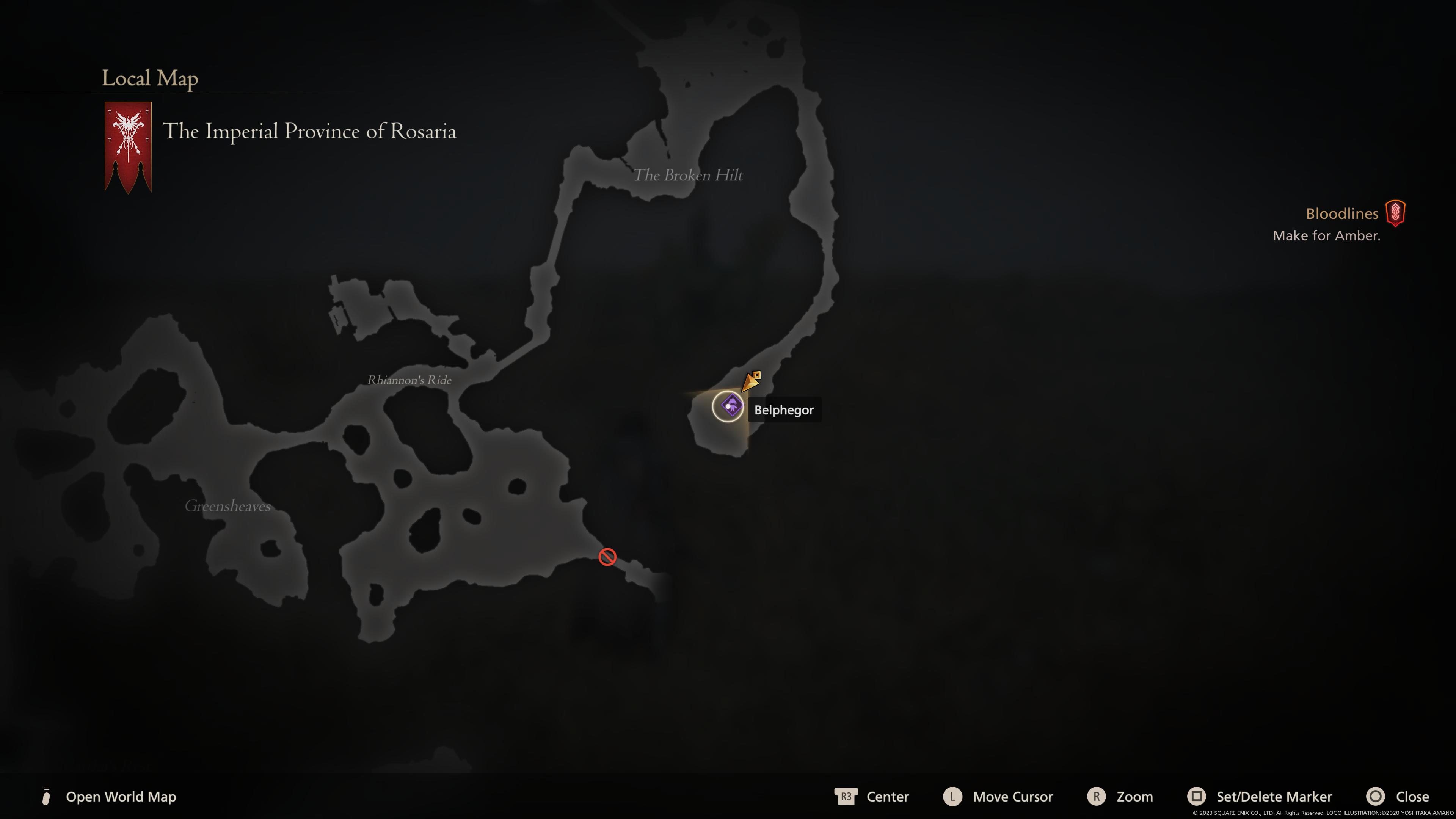Click the orange player cursor arrow
1456x819 pixels.
pos(750,383)
